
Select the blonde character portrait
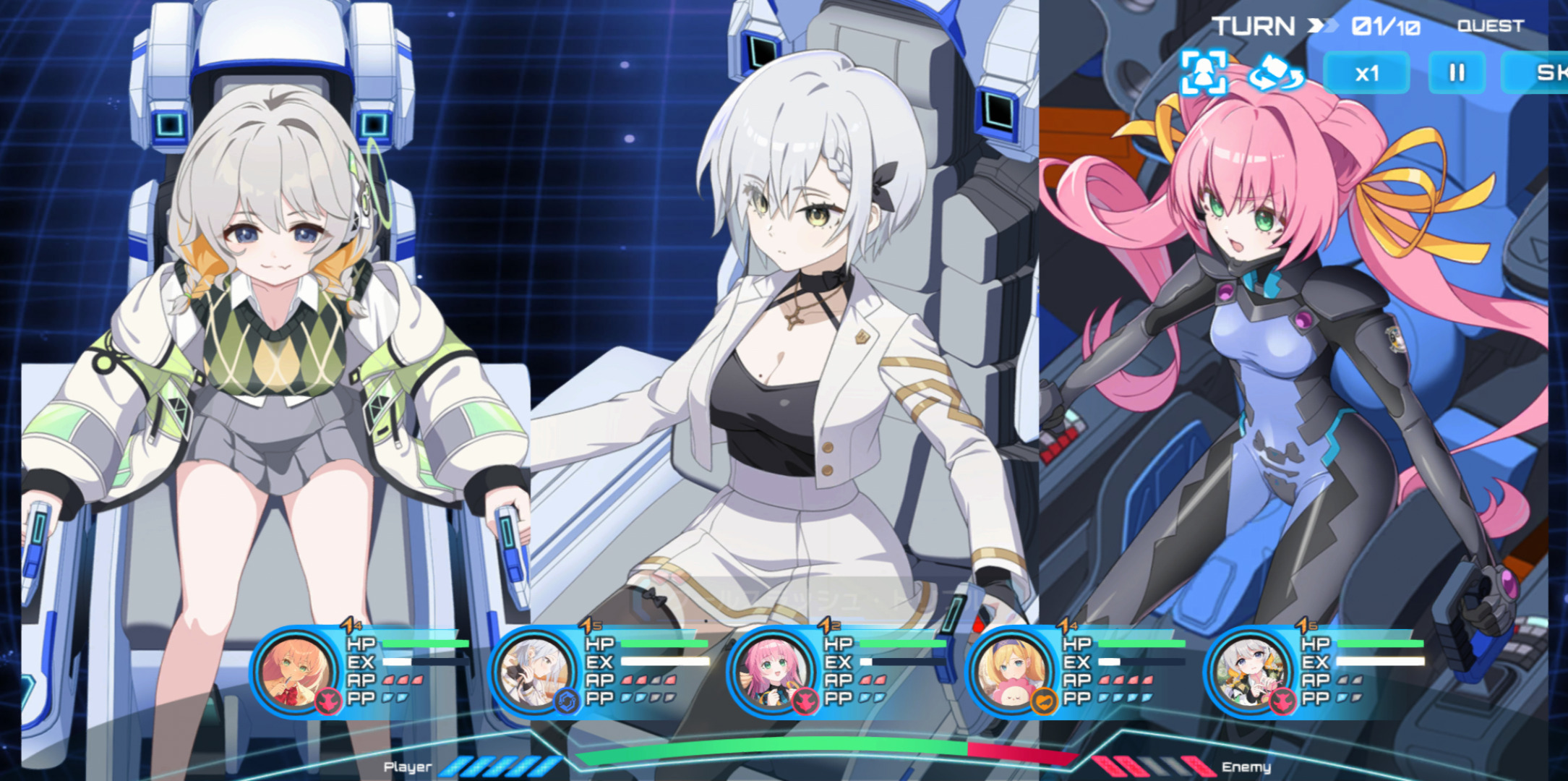1011,672
